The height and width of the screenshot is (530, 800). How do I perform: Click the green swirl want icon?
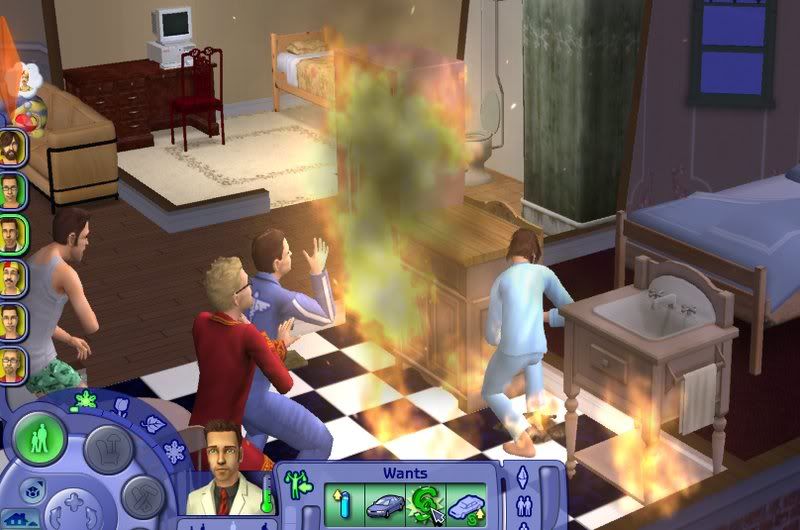426,502
